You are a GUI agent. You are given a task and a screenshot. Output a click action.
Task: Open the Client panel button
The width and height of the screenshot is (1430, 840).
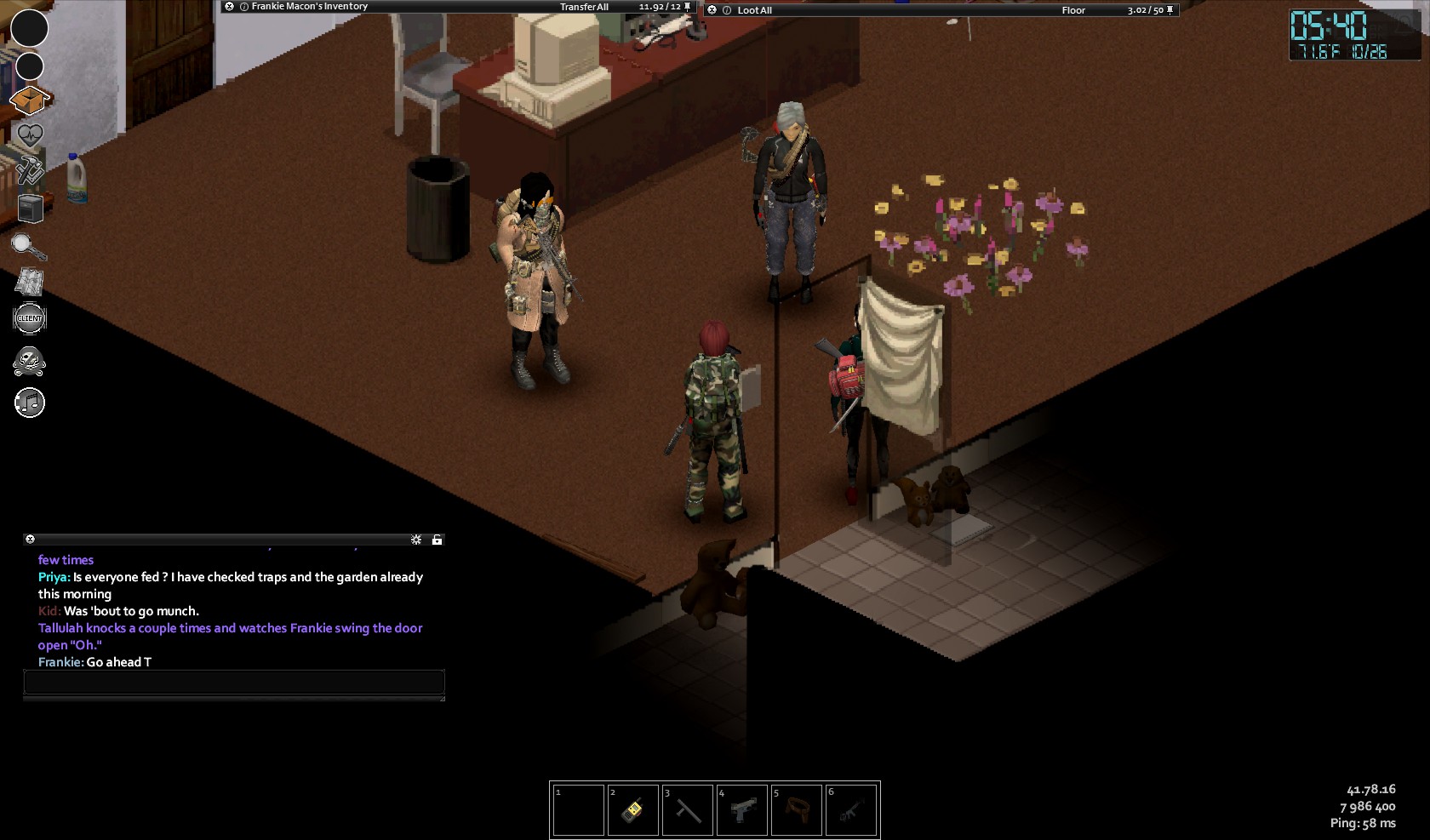pos(30,318)
